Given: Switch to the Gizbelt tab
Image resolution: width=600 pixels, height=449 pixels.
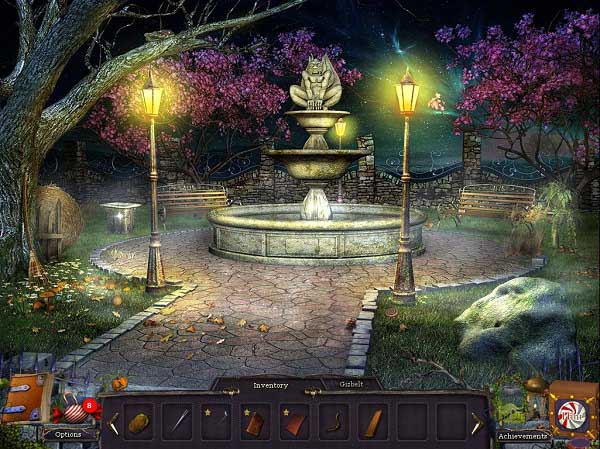Looking at the screenshot, I should pyautogui.click(x=353, y=384).
